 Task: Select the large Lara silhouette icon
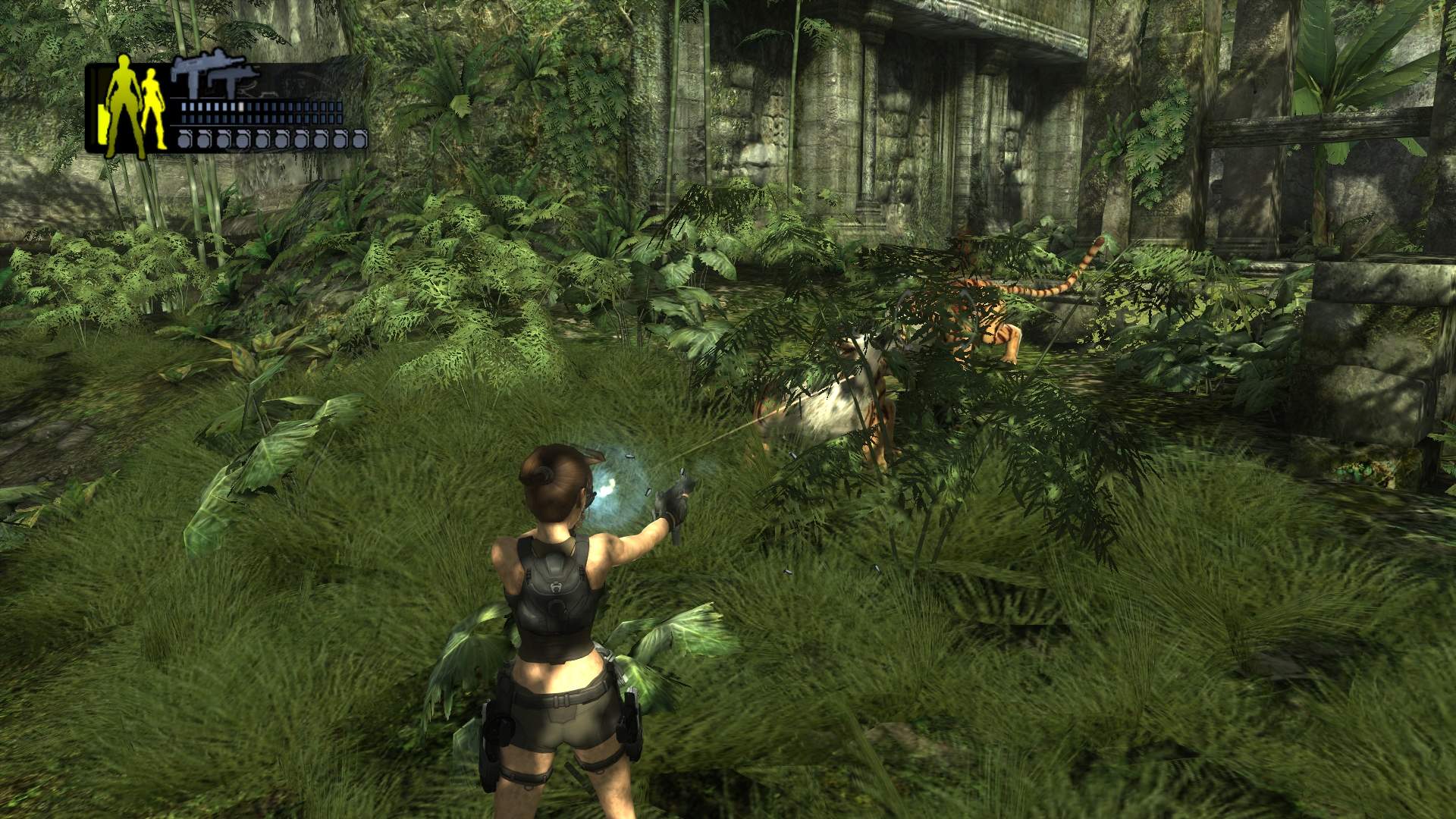pyautogui.click(x=123, y=106)
